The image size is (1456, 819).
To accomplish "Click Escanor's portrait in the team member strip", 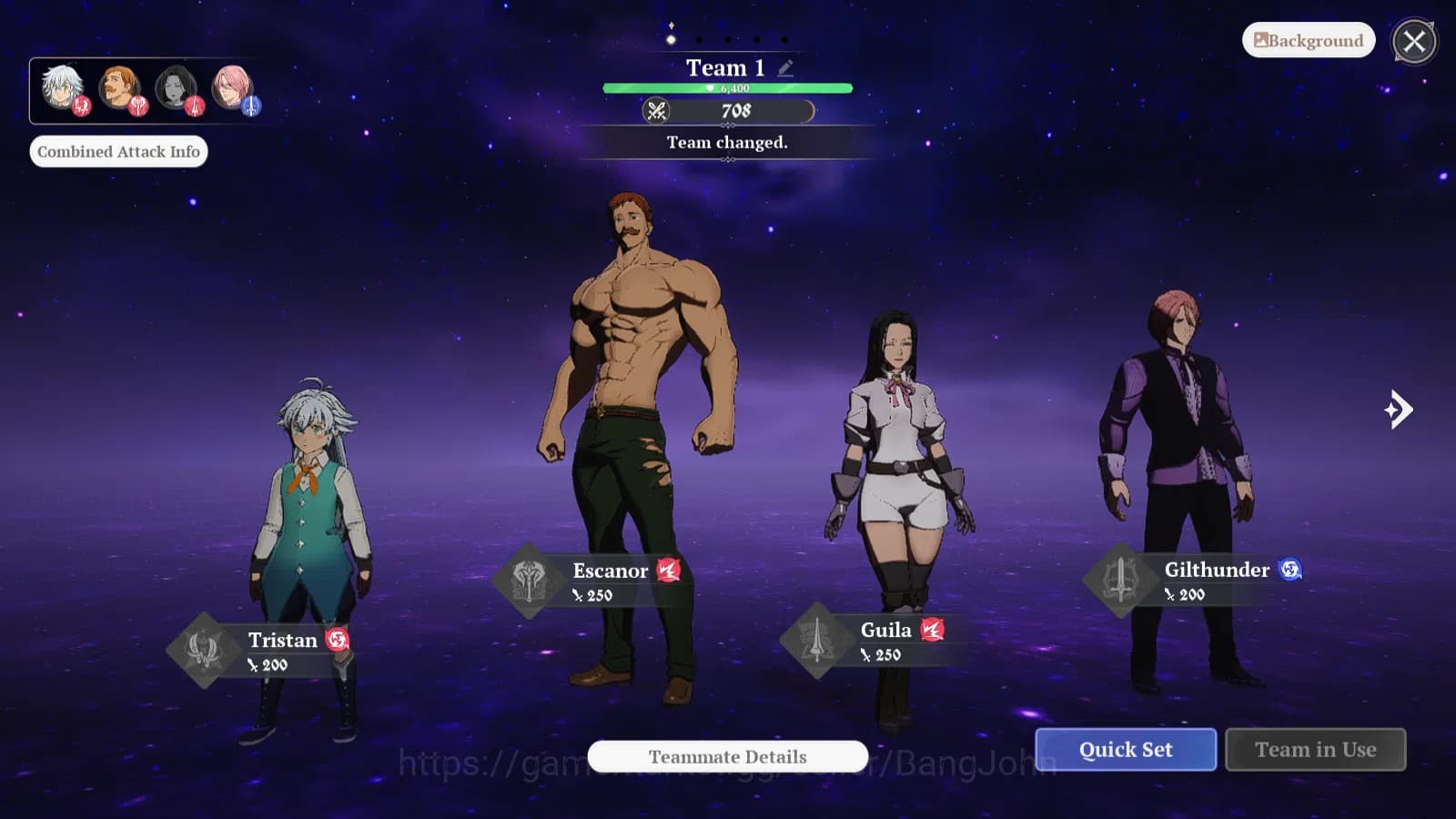I will click(x=116, y=86).
